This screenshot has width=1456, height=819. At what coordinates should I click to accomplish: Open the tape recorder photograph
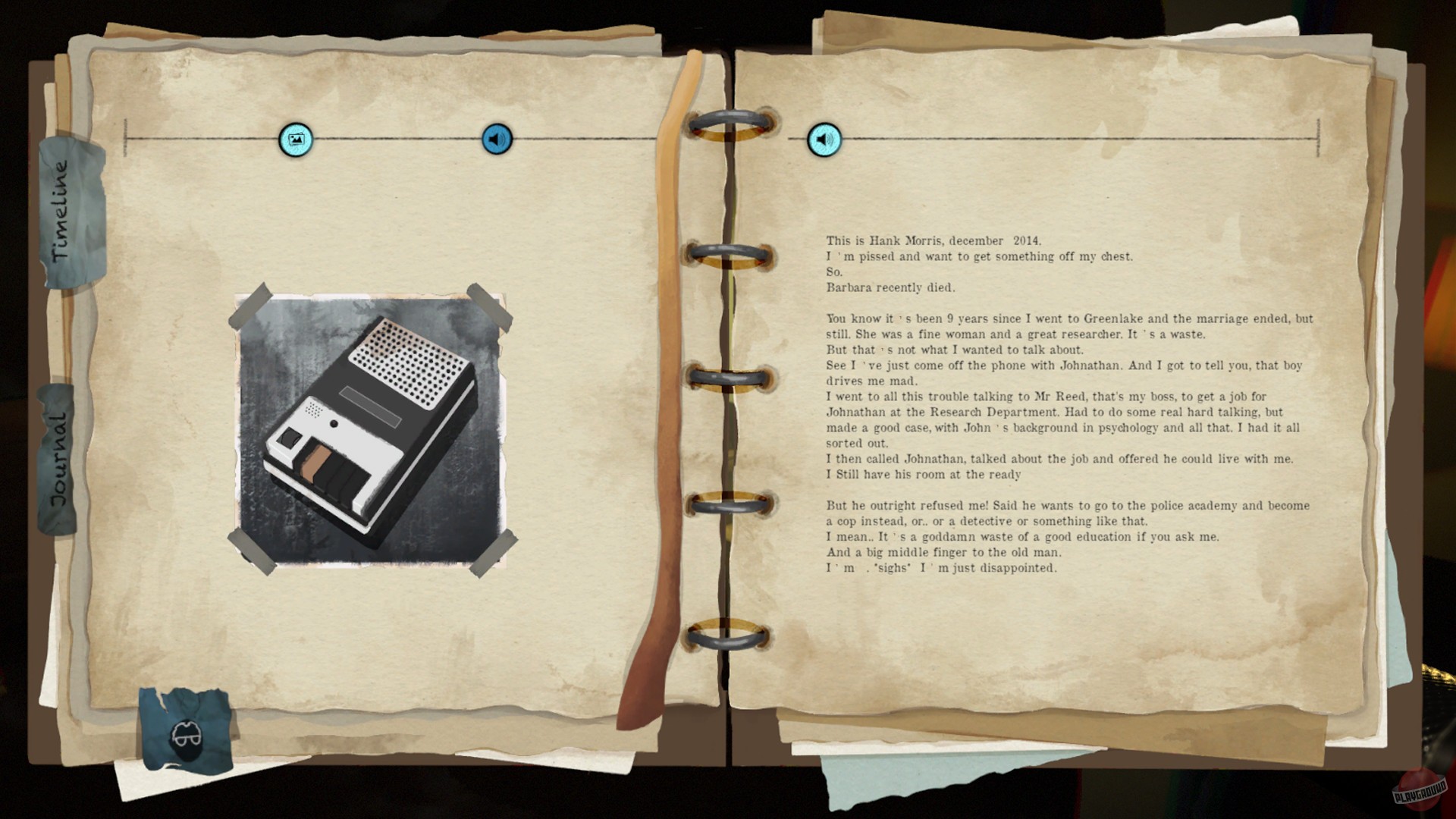pyautogui.click(x=370, y=428)
